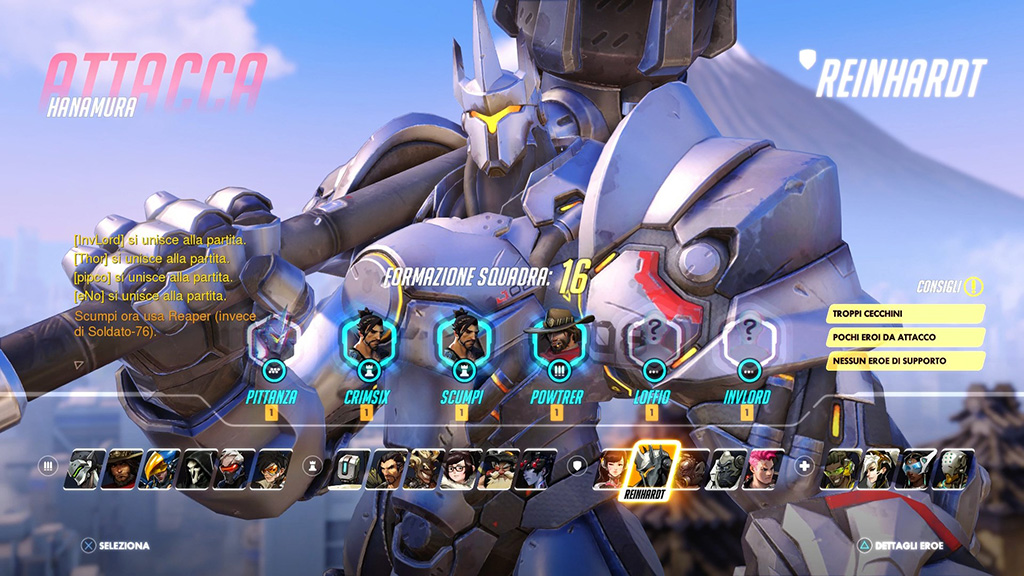Choose Torbjörn in the hero roster

pos(499,468)
